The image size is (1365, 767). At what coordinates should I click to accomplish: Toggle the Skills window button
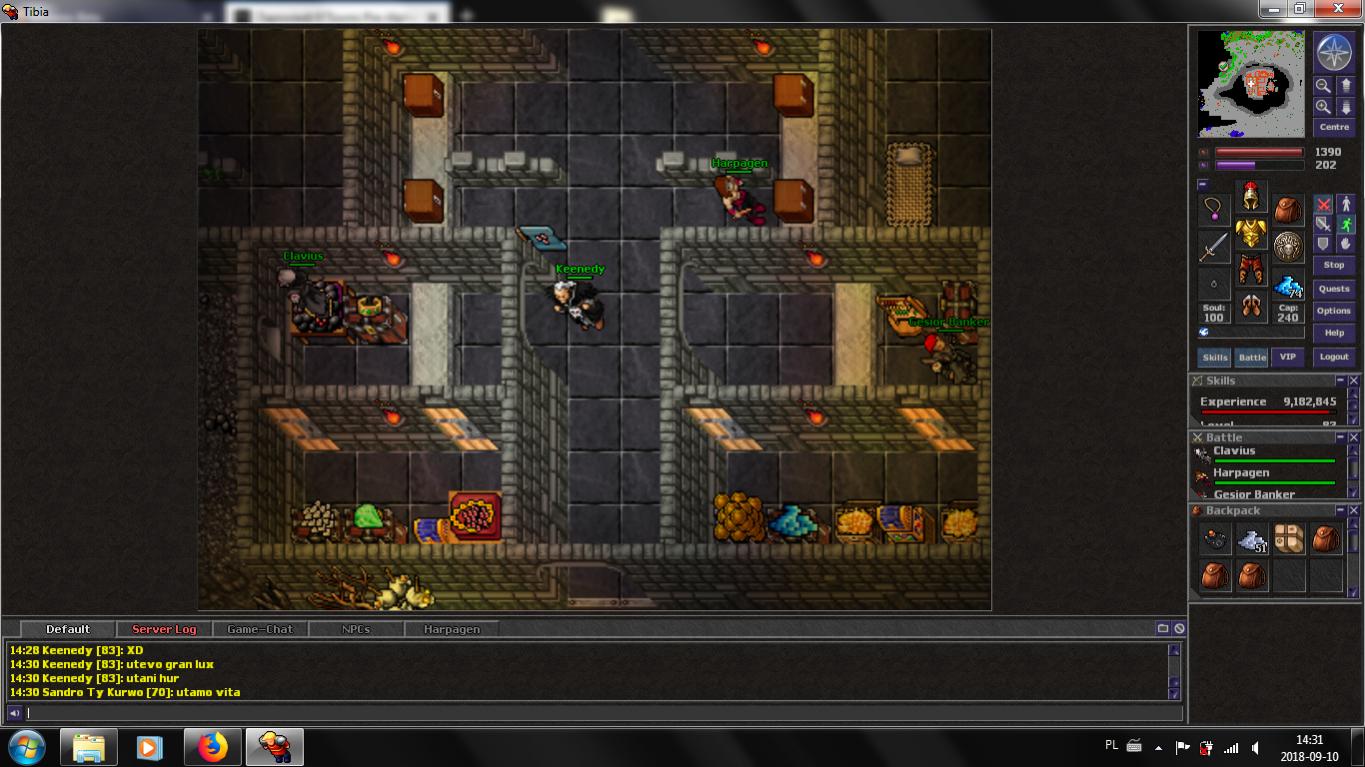pos(1215,357)
